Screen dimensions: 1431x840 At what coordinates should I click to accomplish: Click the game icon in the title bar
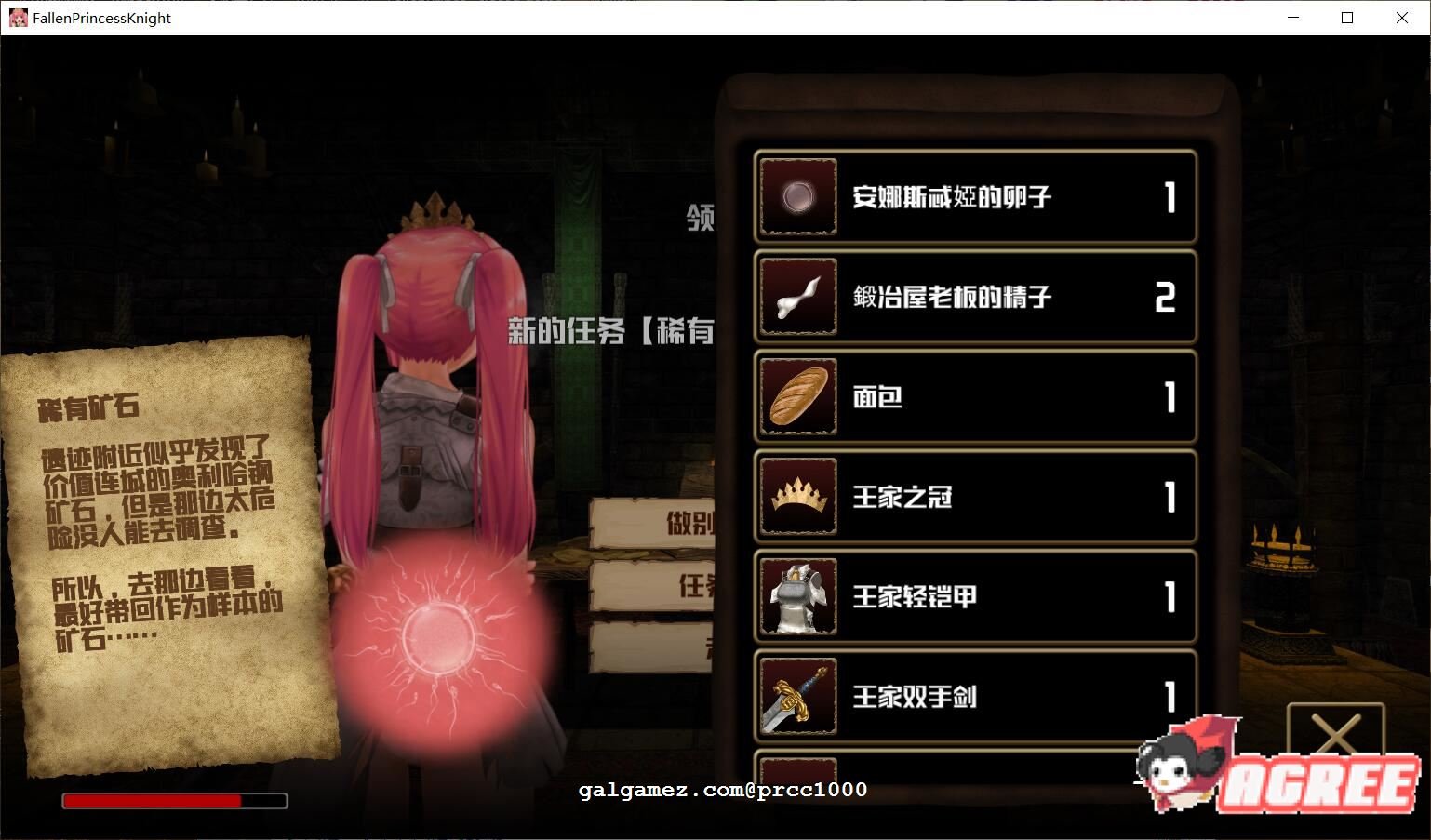18,18
